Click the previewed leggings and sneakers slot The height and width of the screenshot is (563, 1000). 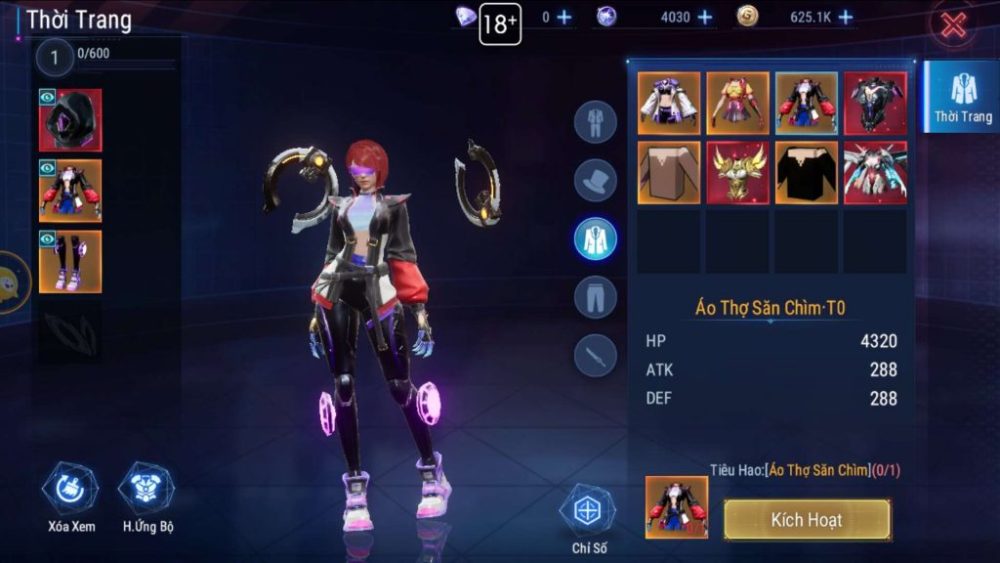coord(70,262)
